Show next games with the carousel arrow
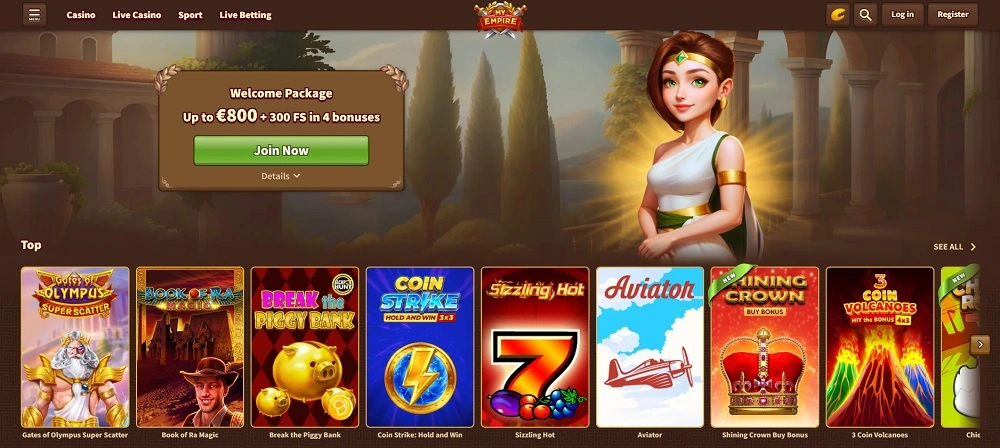 (x=981, y=344)
